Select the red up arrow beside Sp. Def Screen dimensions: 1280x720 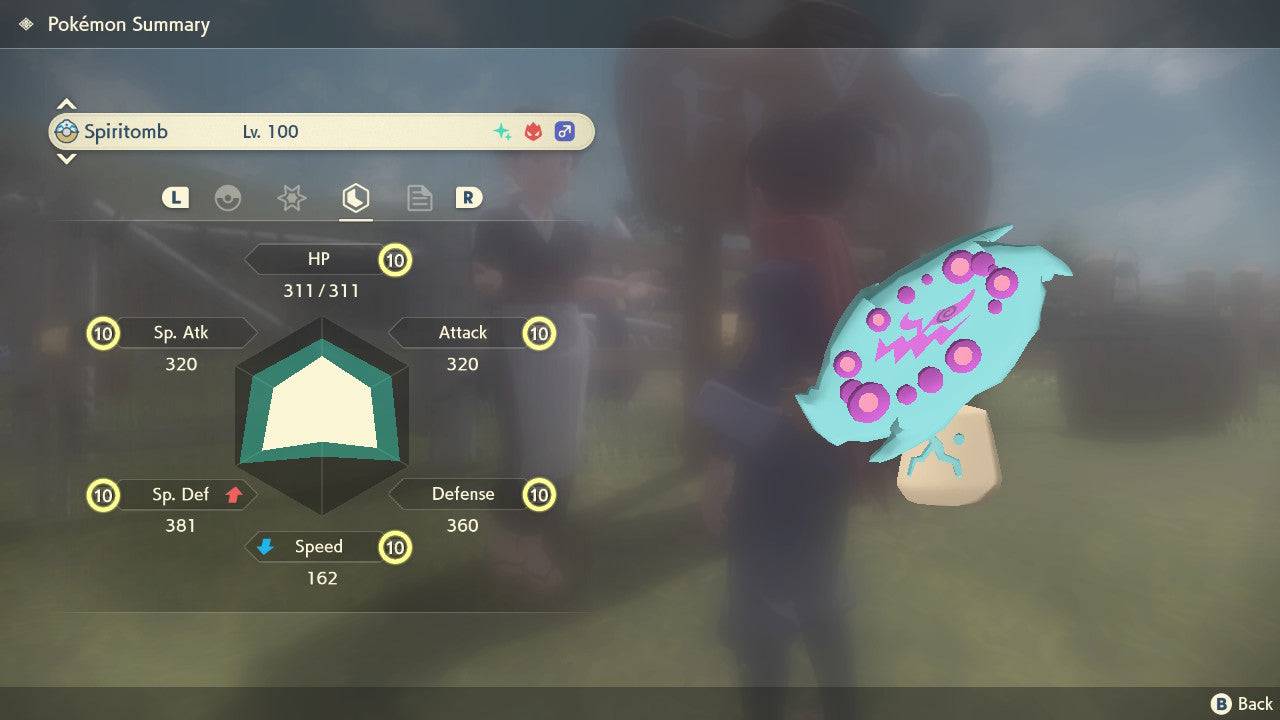coord(232,494)
